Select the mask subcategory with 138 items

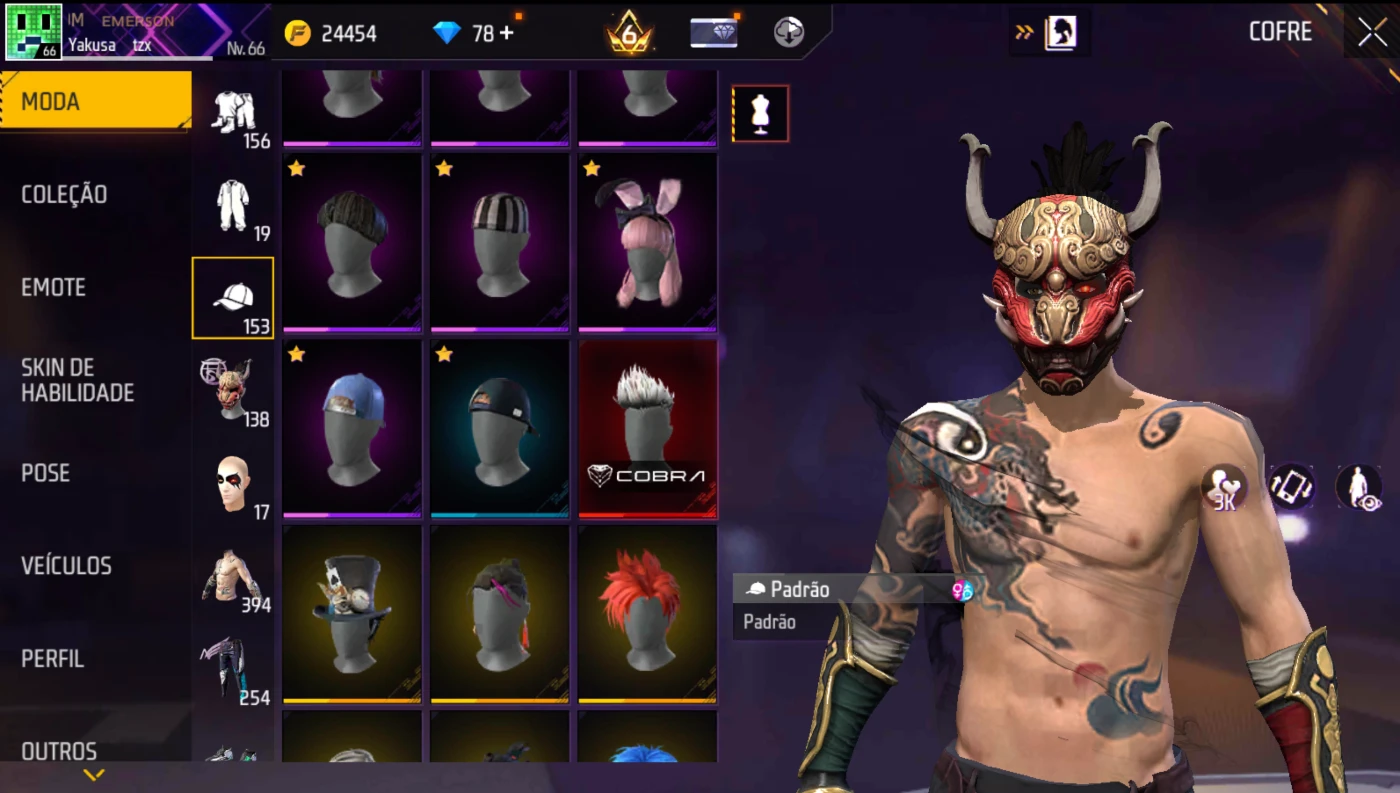(x=233, y=391)
